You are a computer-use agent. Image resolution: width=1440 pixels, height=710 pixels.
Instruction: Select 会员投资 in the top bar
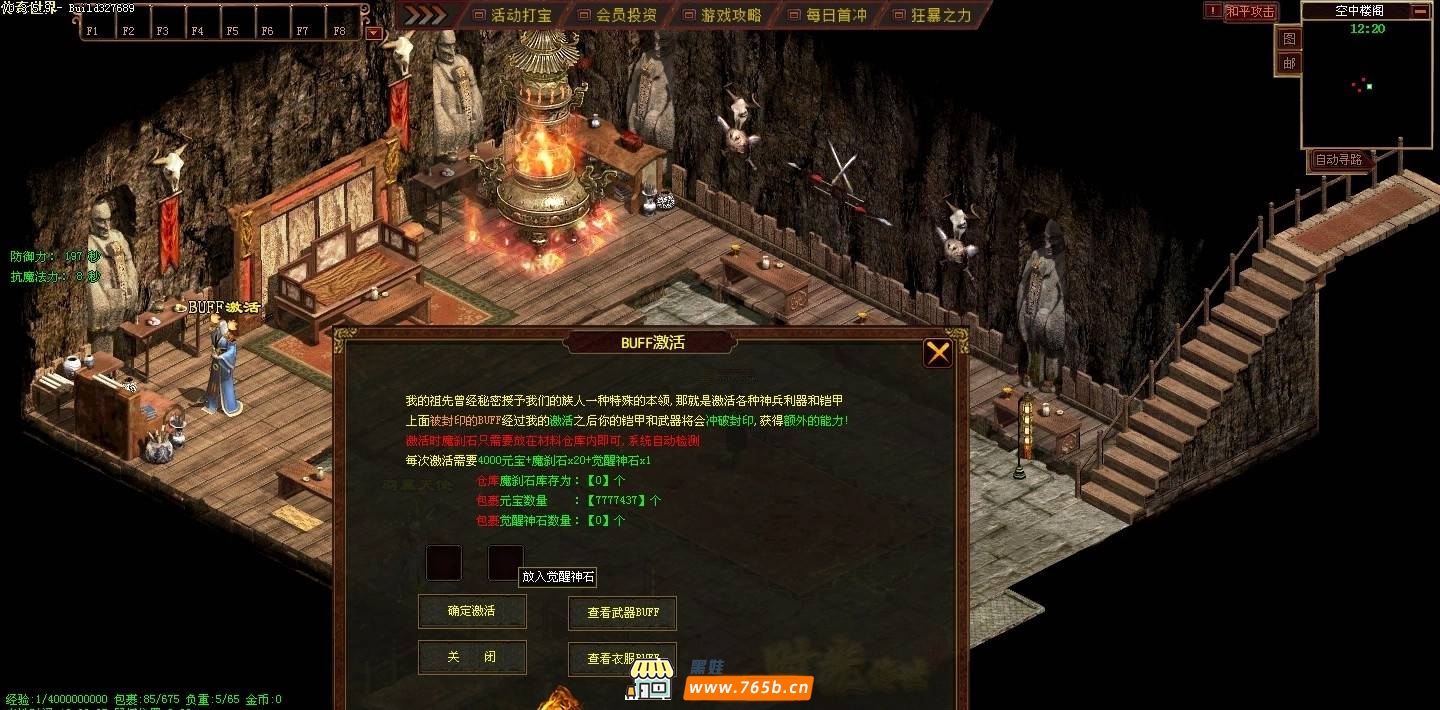[x=616, y=15]
